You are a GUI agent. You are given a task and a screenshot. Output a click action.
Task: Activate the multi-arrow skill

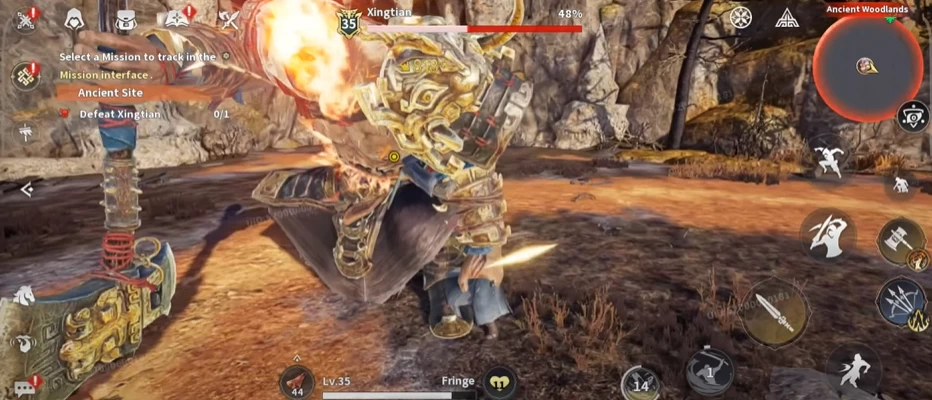[899, 303]
